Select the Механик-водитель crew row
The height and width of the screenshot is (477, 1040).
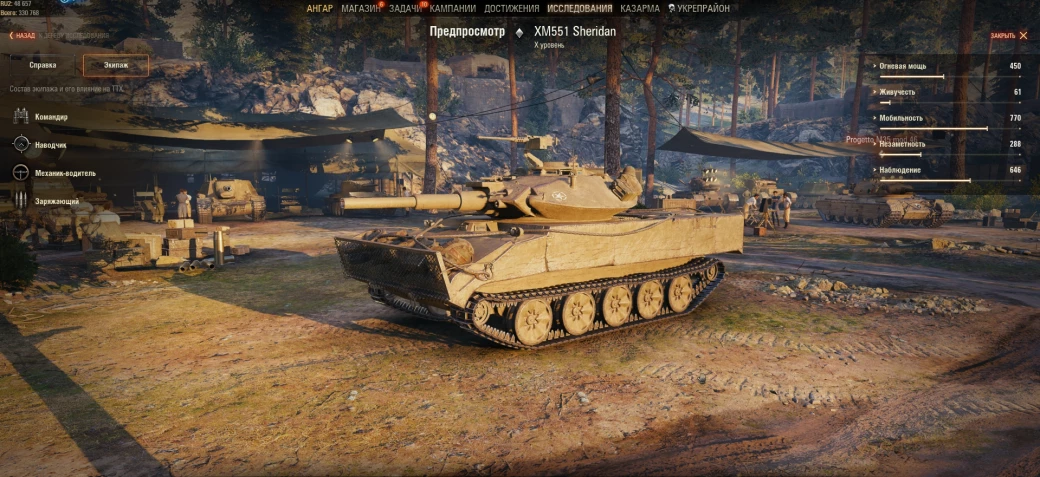coord(65,173)
